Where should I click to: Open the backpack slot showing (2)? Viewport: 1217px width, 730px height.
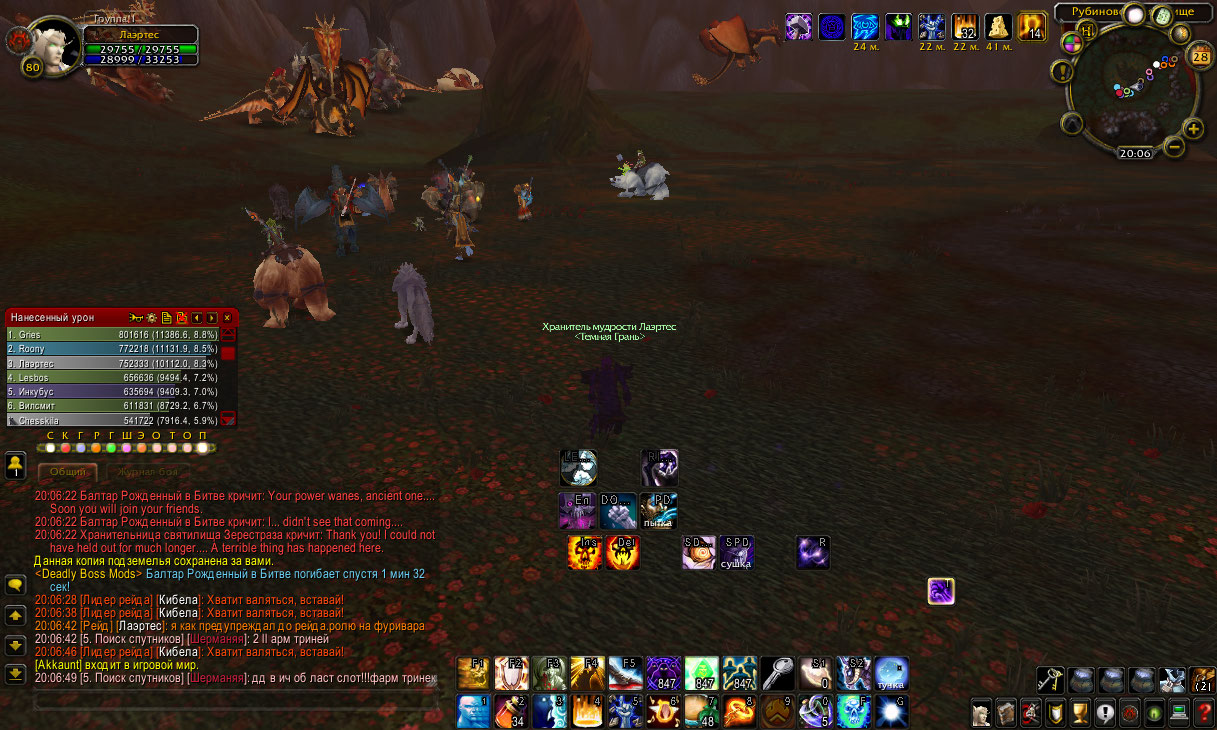tap(1202, 680)
